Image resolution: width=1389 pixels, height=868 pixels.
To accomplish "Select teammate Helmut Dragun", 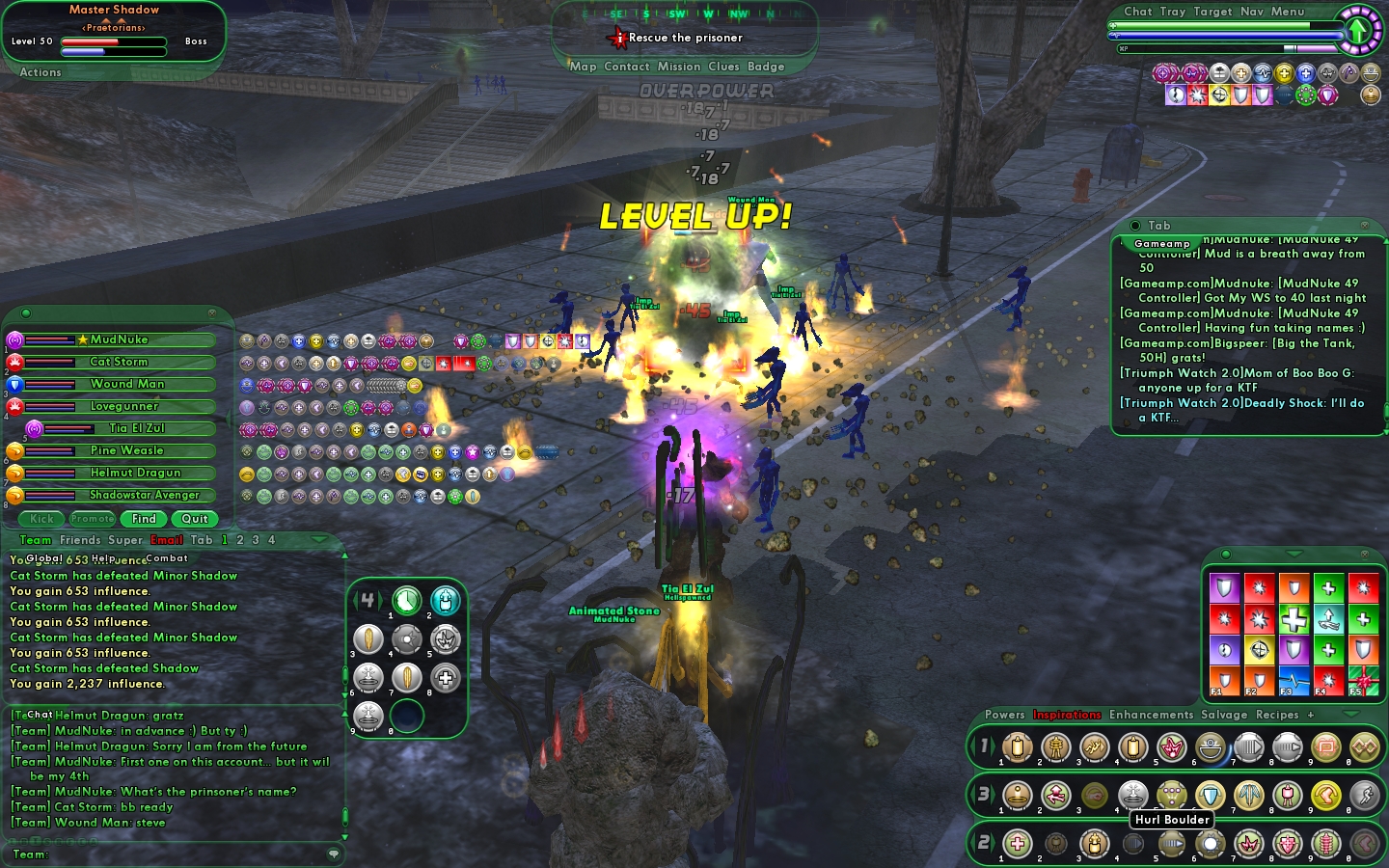I will 135,473.
